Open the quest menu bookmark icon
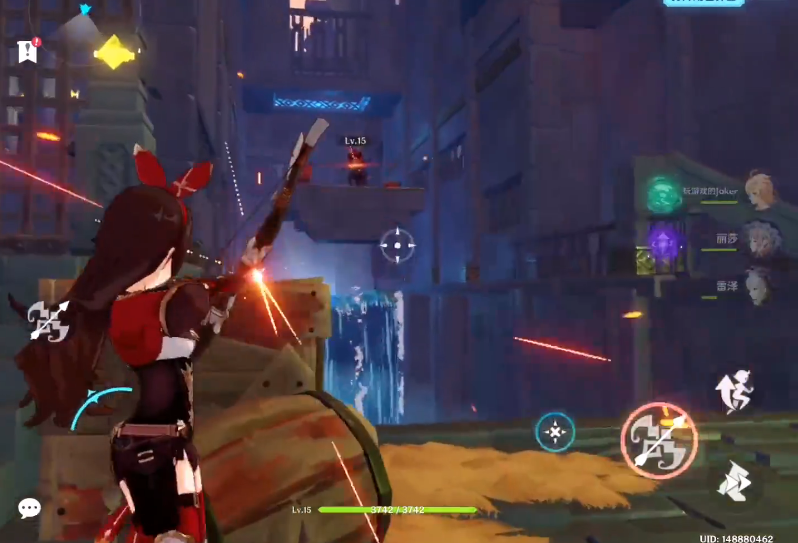Viewport: 798px width, 543px height. coord(27,51)
